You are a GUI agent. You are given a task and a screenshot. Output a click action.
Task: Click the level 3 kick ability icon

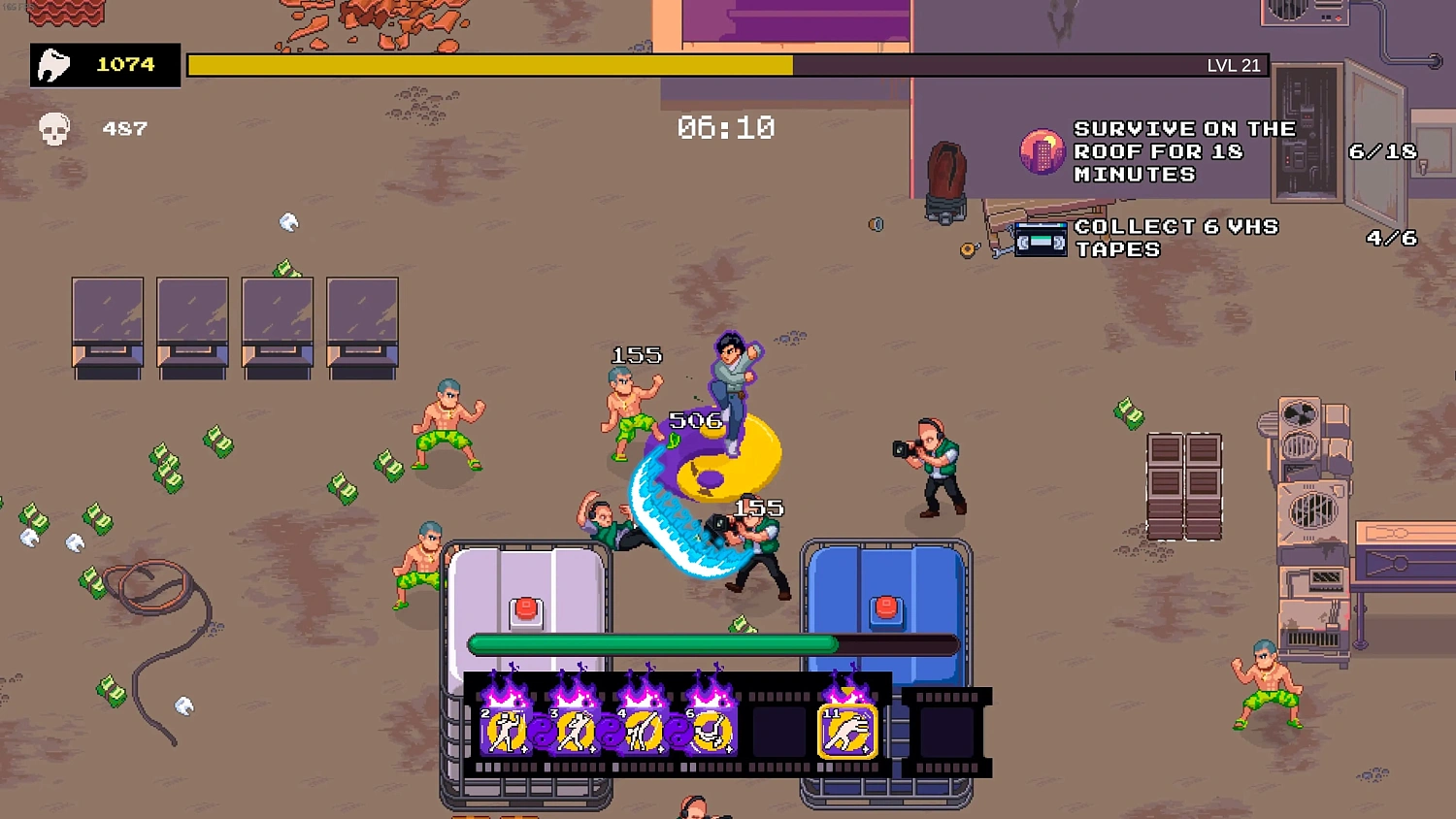(575, 730)
